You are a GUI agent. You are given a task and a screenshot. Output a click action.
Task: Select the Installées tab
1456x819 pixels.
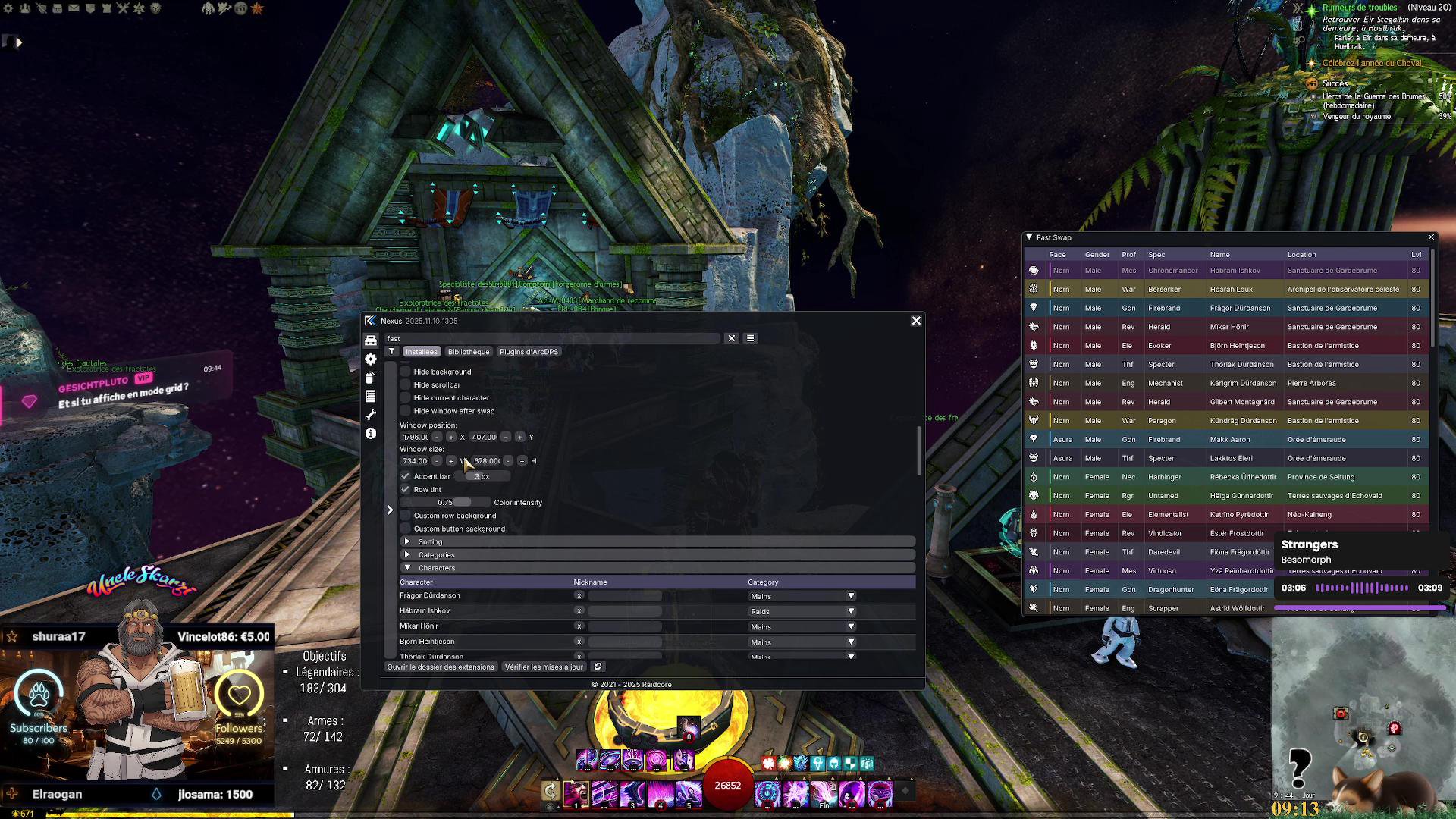[x=421, y=352]
